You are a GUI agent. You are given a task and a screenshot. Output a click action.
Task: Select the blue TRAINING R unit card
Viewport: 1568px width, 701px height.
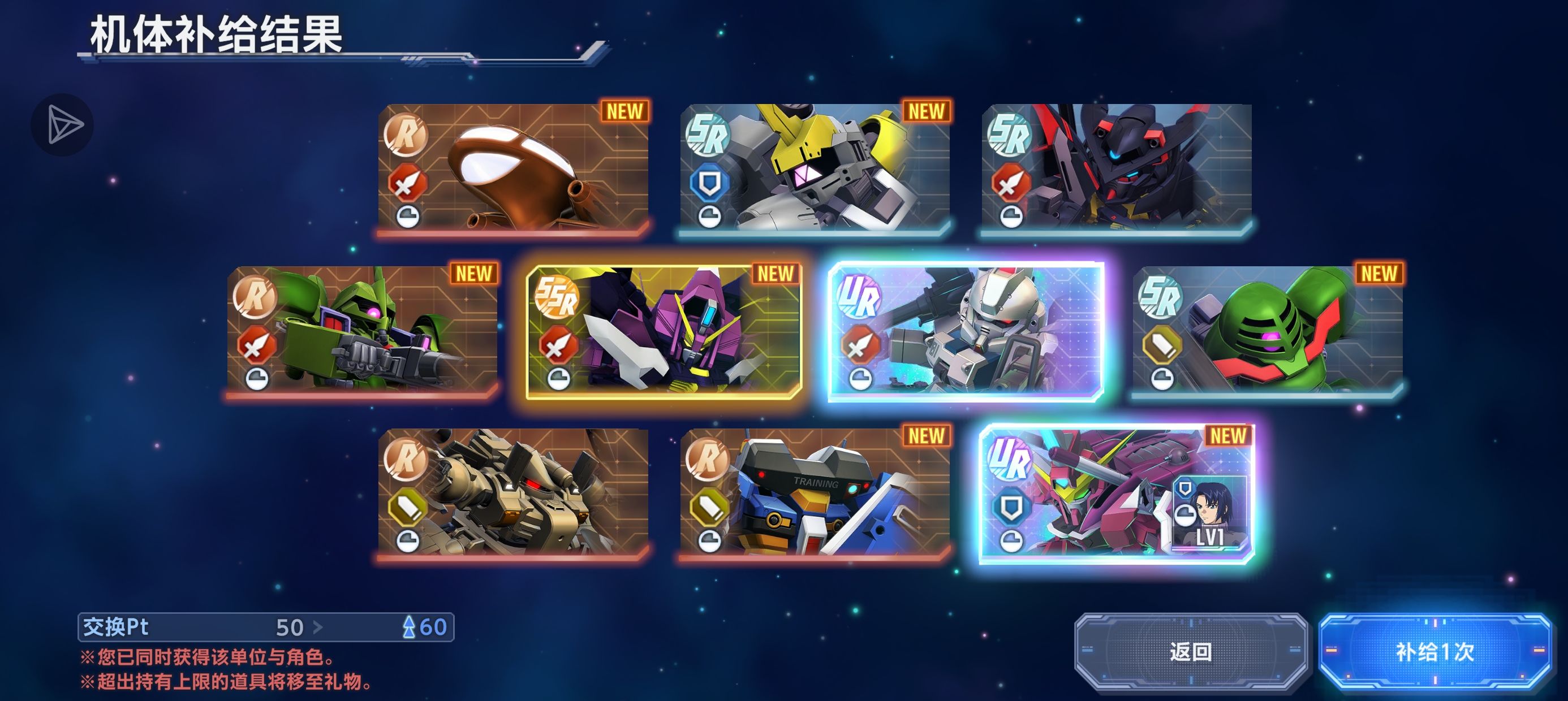pyautogui.click(x=815, y=493)
